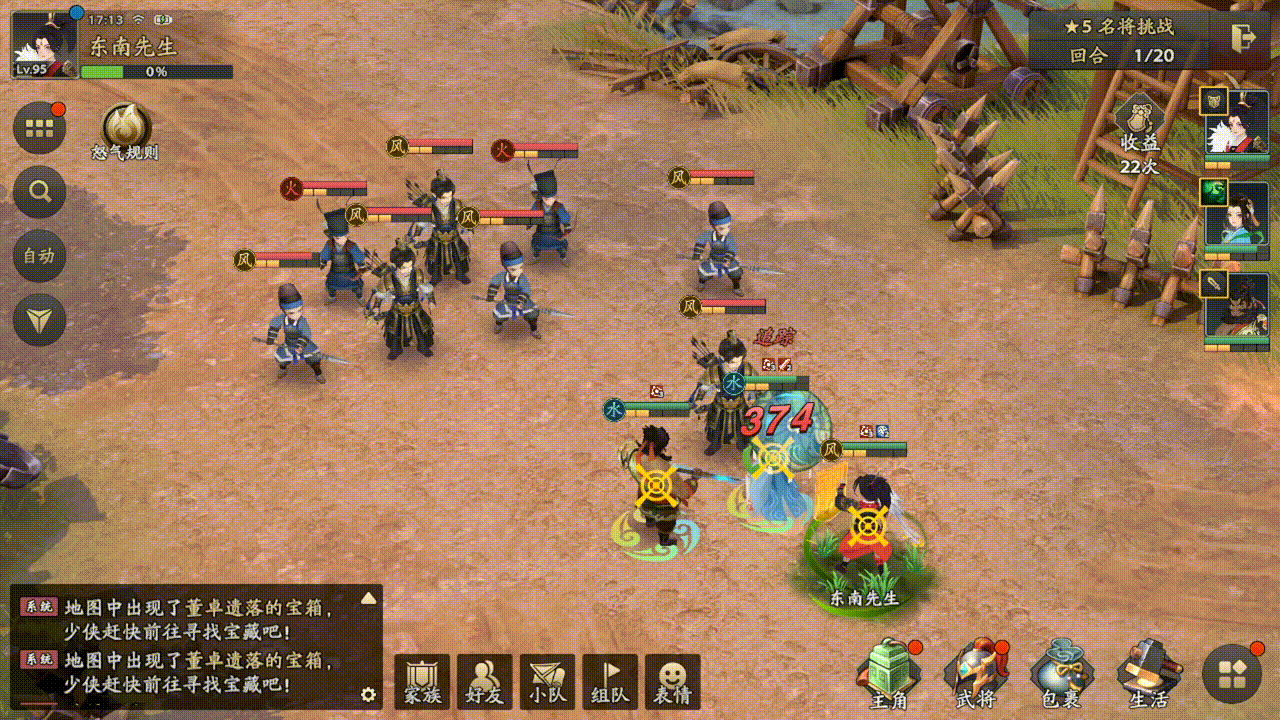
Task: Expand the chat log with up arrow
Action: click(x=368, y=598)
